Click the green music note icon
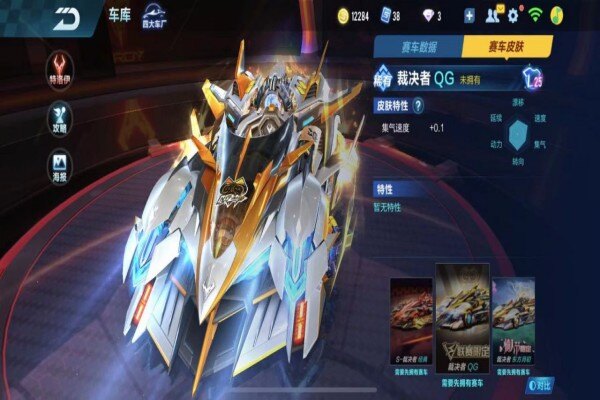The height and width of the screenshot is (400, 600). (557, 16)
